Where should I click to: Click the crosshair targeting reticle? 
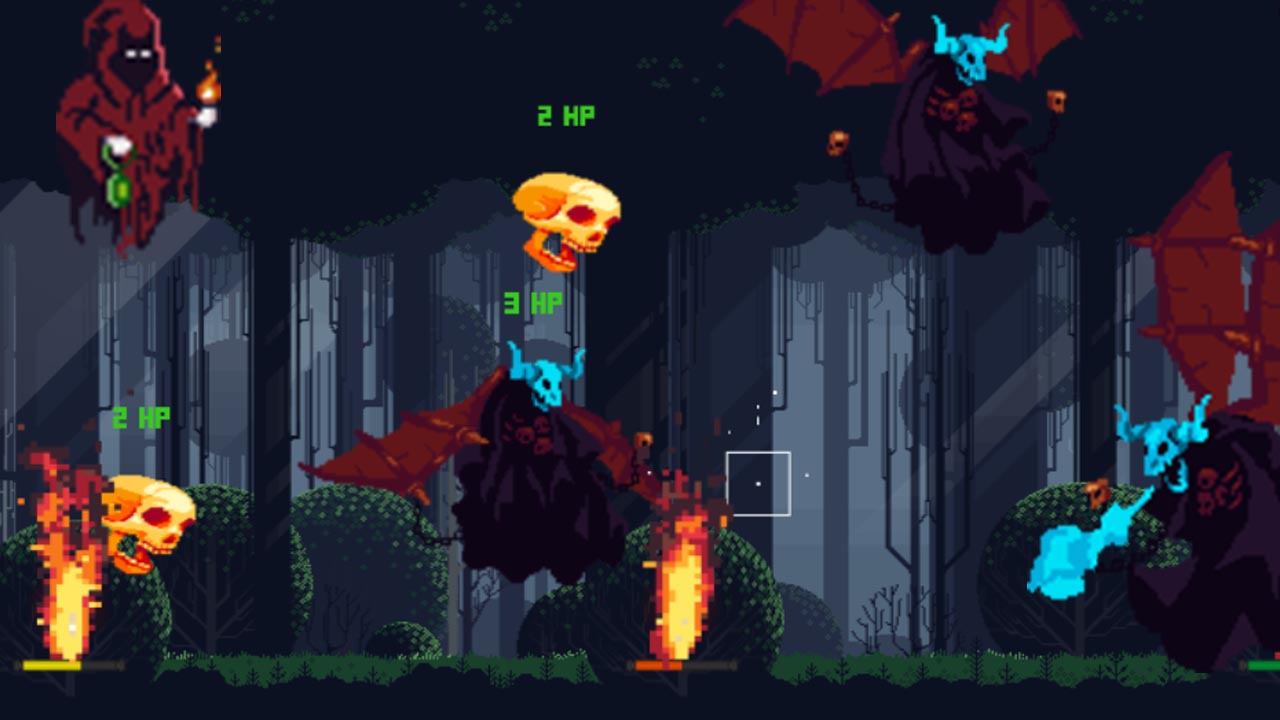point(760,483)
